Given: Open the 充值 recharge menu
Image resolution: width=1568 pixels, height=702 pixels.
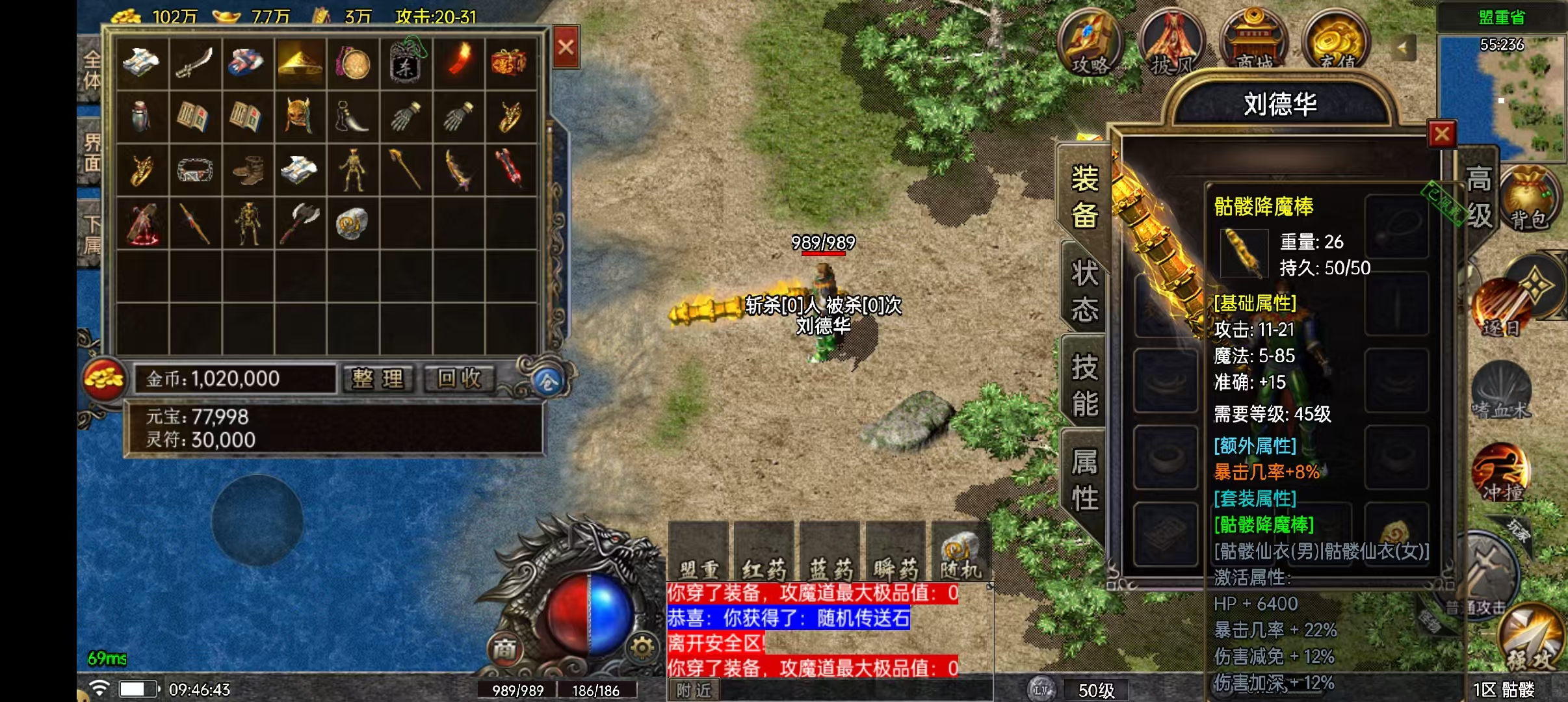Looking at the screenshot, I should pyautogui.click(x=1336, y=43).
